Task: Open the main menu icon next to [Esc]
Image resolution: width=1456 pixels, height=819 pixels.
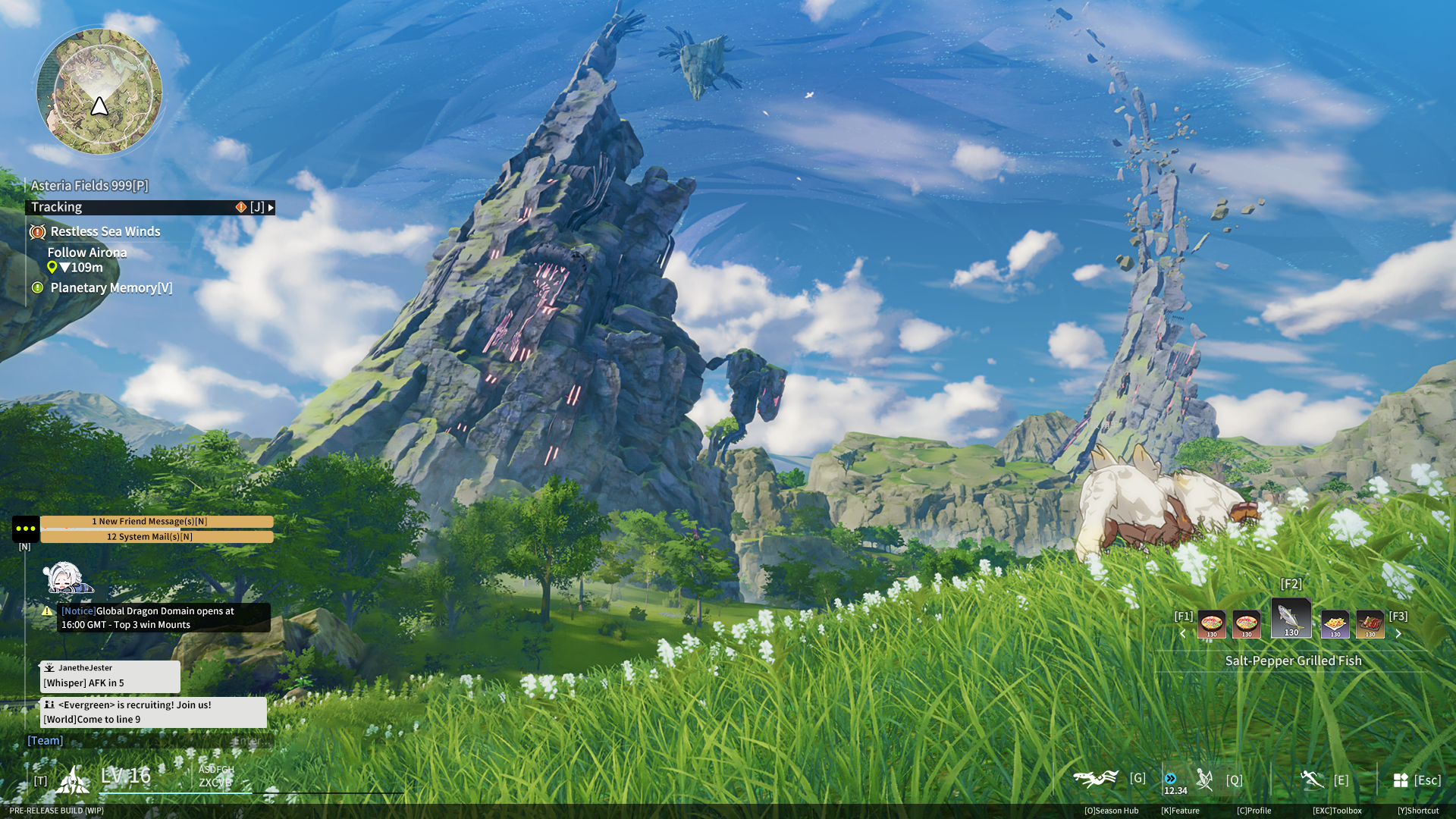Action: pos(1400,780)
